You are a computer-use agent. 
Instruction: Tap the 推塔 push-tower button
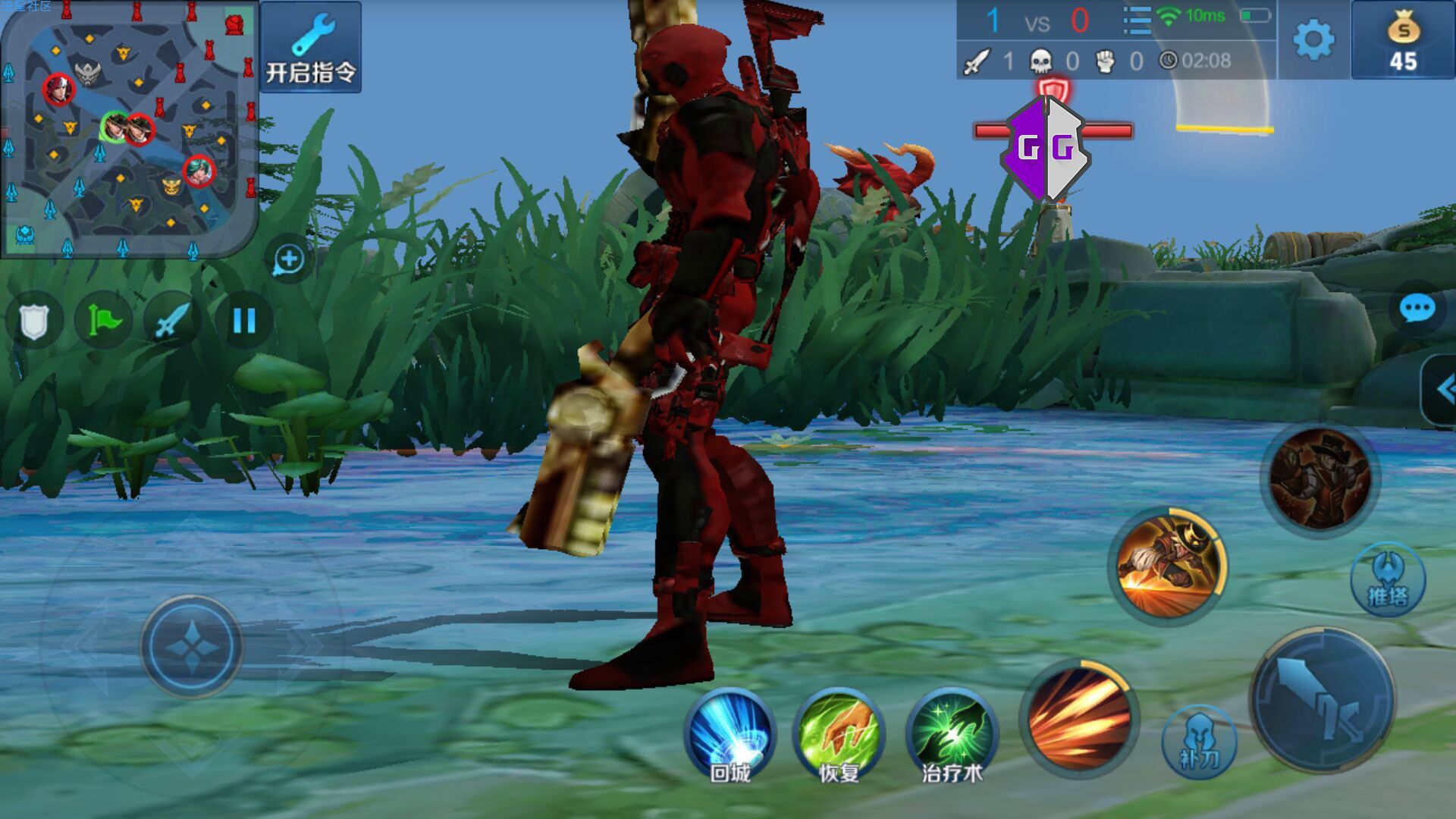coord(1388,580)
